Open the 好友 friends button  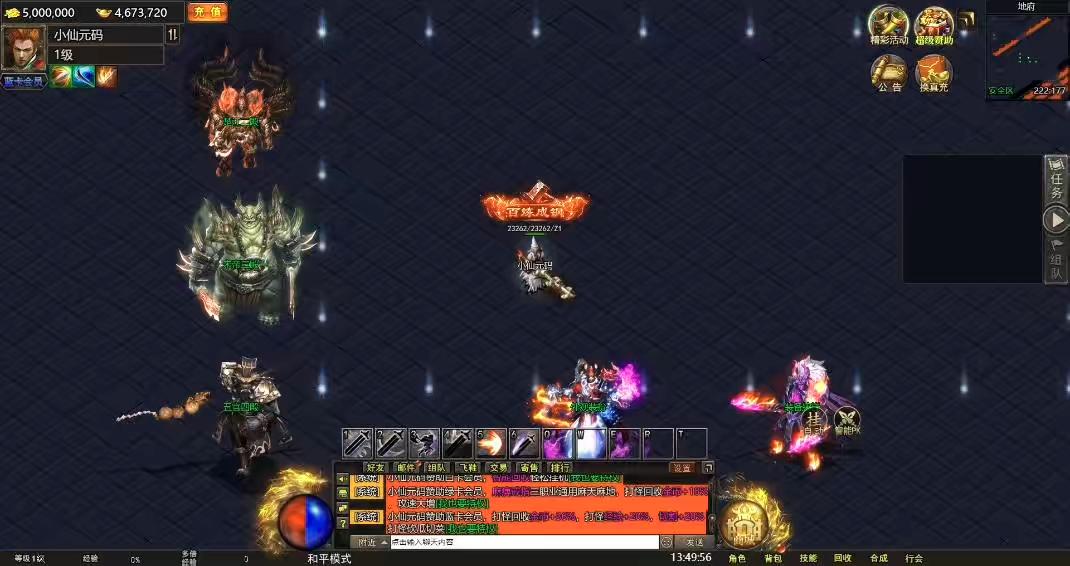pos(376,467)
